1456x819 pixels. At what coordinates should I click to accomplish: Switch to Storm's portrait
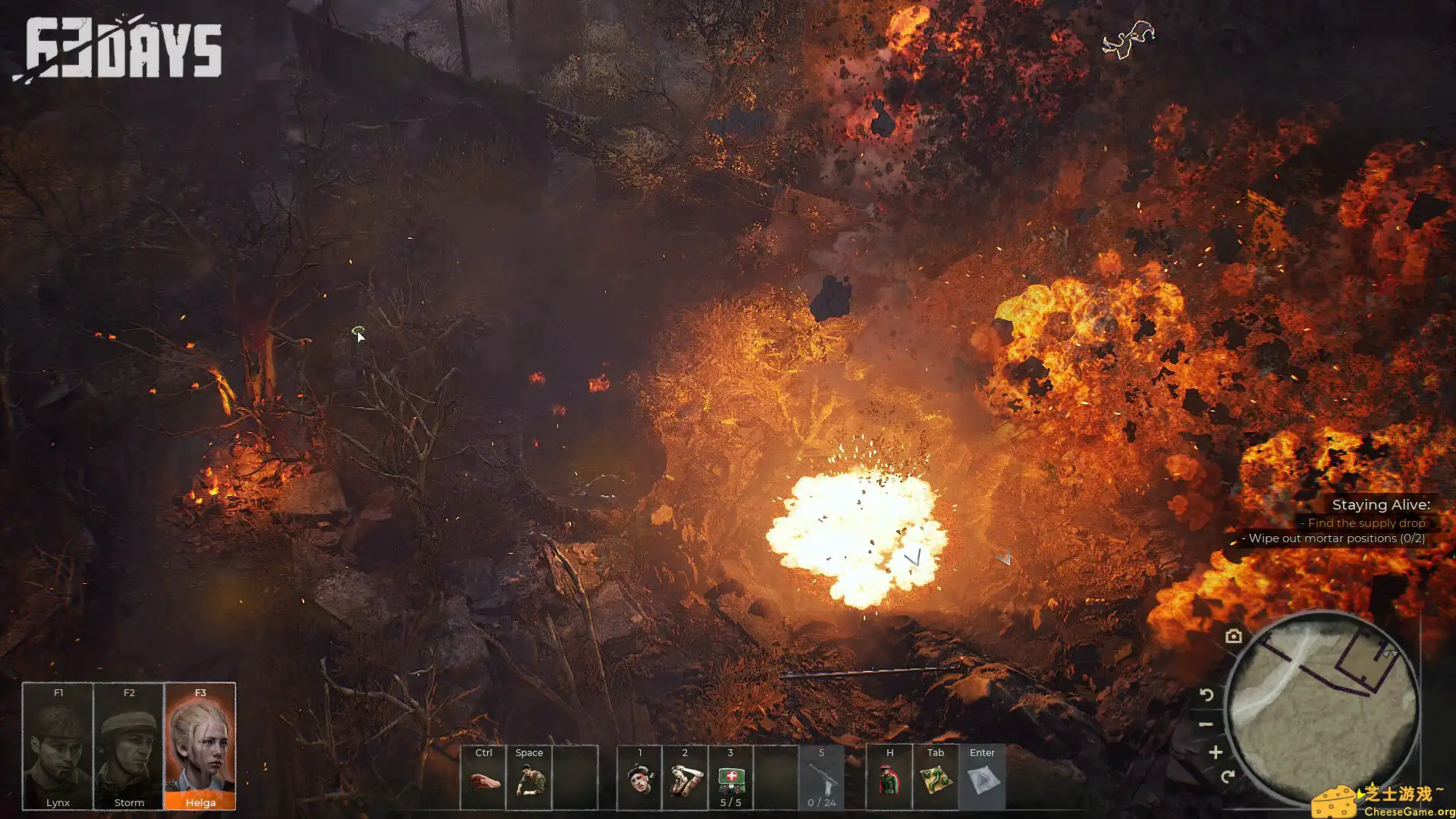click(x=129, y=746)
